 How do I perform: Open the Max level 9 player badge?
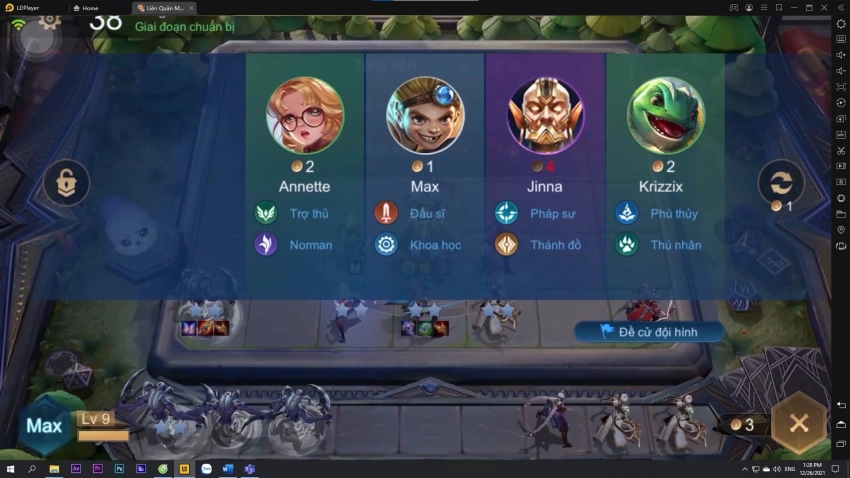[x=45, y=426]
